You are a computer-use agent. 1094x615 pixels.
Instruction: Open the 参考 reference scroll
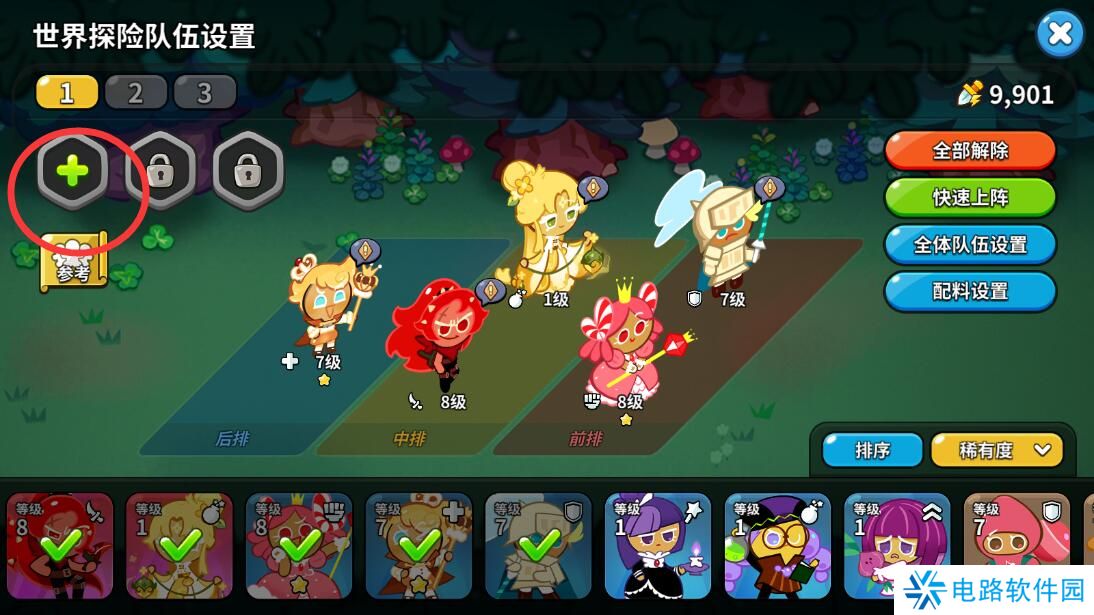point(73,262)
